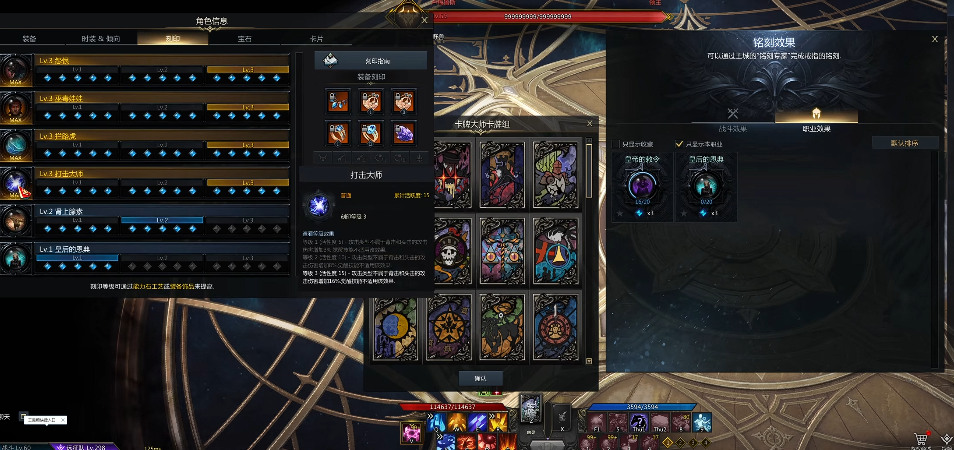This screenshot has height=450, width=954.
Task: Switch to the 卡片 cards tab
Action: pos(315,39)
